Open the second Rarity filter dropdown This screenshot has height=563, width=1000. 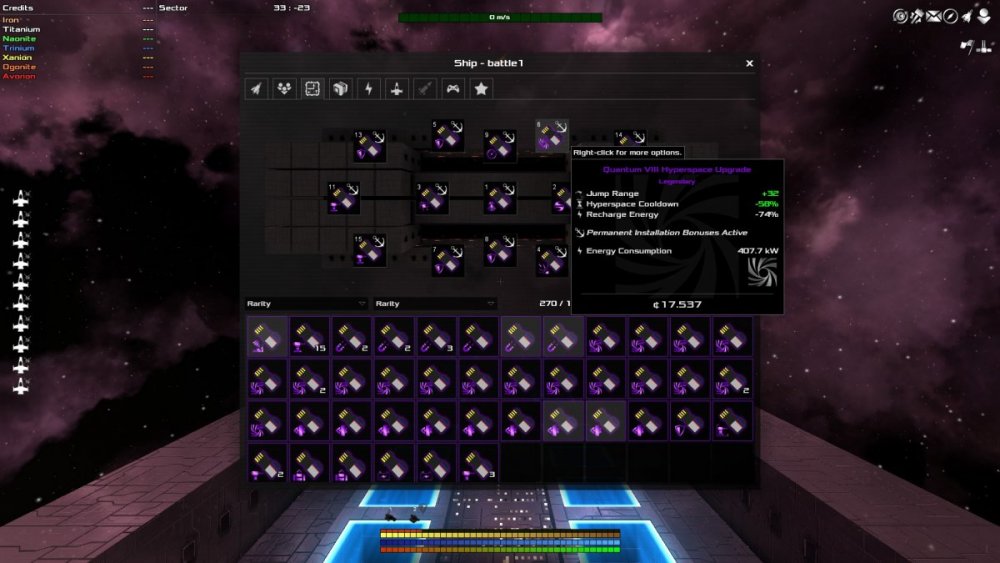(x=435, y=303)
